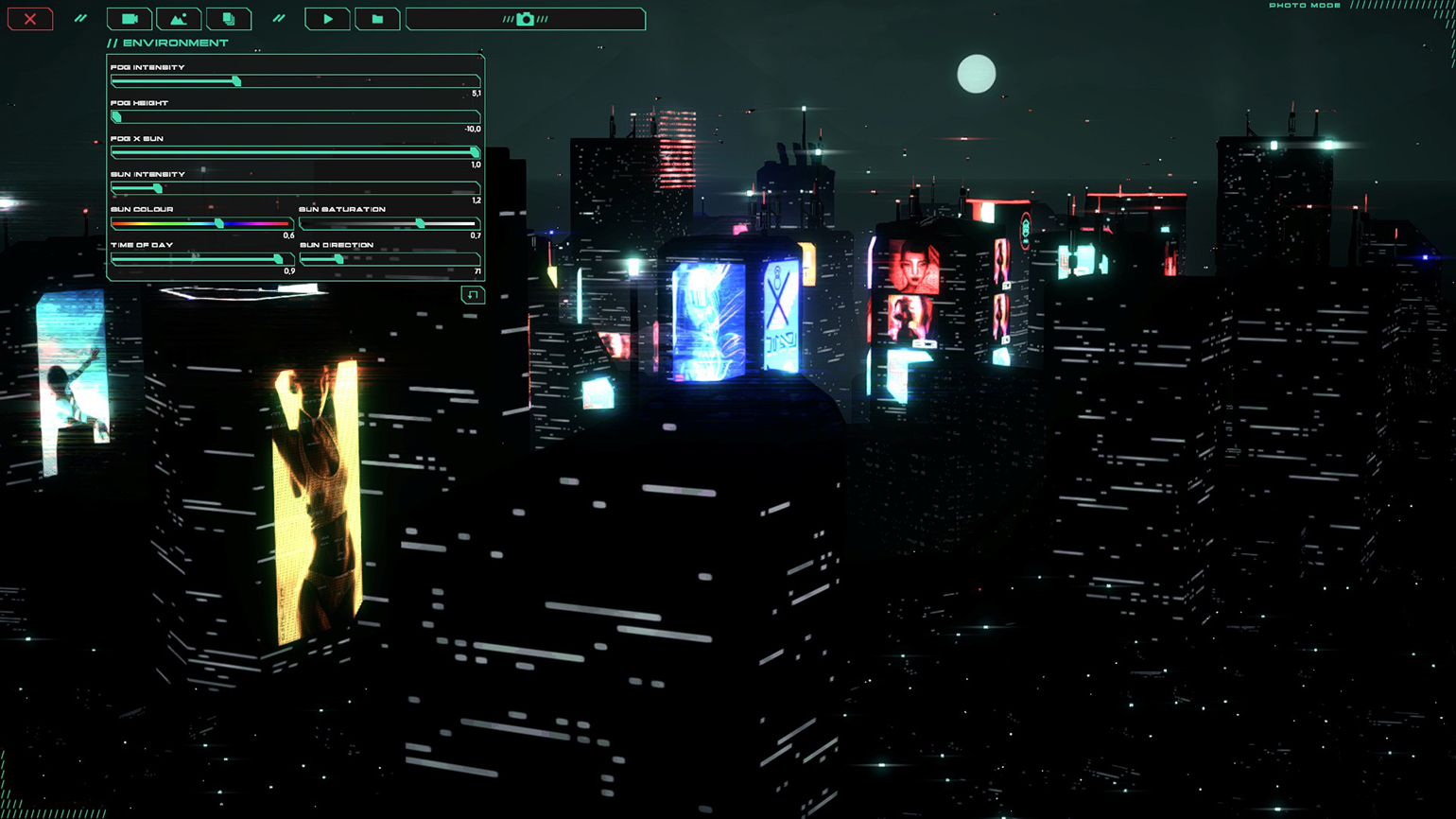The image size is (1456, 819).
Task: Pick a hue on the Sun Colour bar
Action: 219,223
